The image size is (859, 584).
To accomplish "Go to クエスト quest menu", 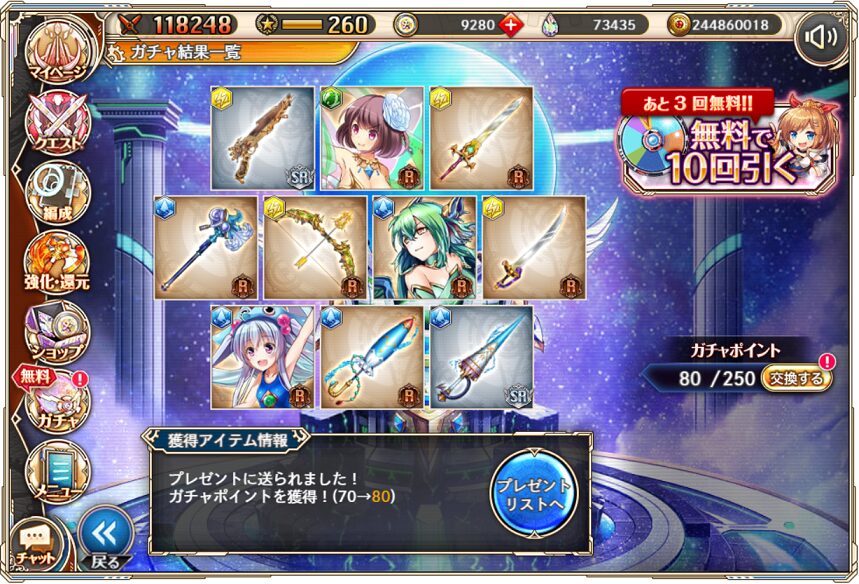I will [x=58, y=125].
